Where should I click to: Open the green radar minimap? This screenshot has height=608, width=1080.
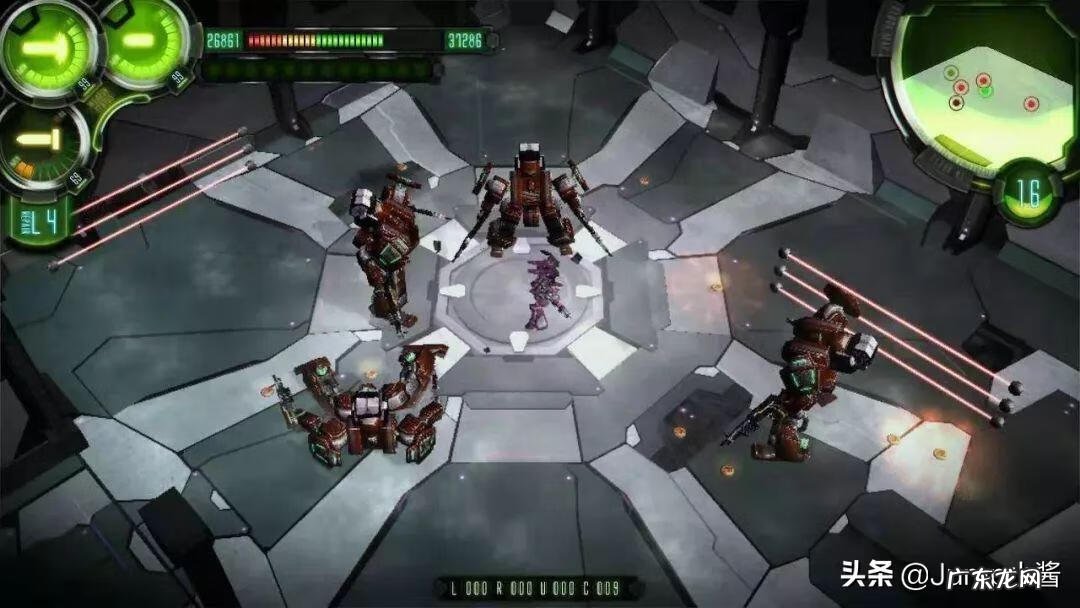(985, 87)
